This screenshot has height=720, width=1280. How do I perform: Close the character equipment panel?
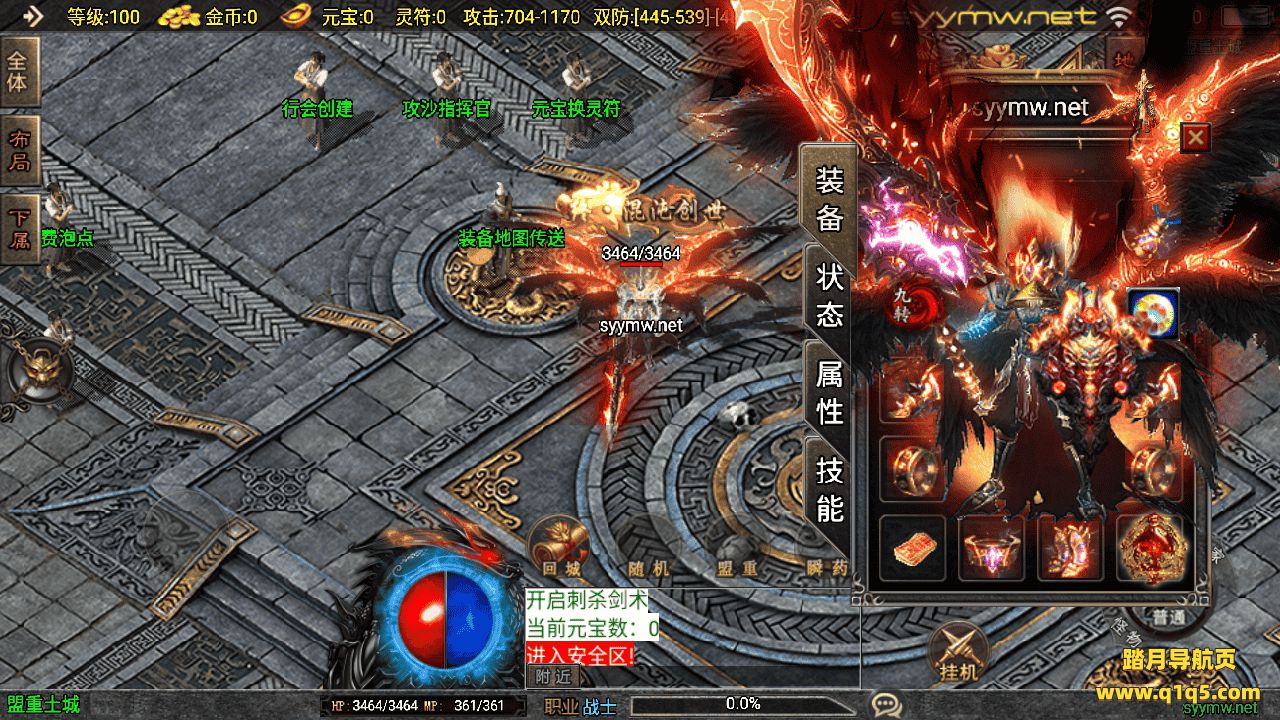(1195, 137)
